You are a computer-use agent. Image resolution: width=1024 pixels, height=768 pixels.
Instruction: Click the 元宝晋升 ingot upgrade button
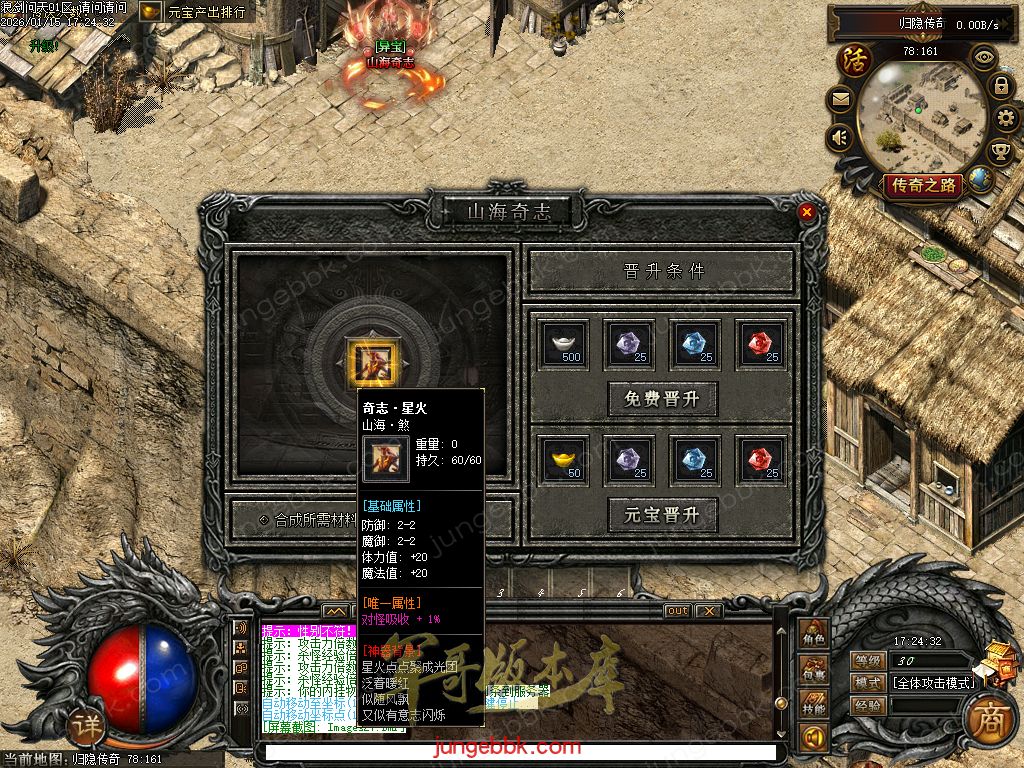pyautogui.click(x=662, y=515)
